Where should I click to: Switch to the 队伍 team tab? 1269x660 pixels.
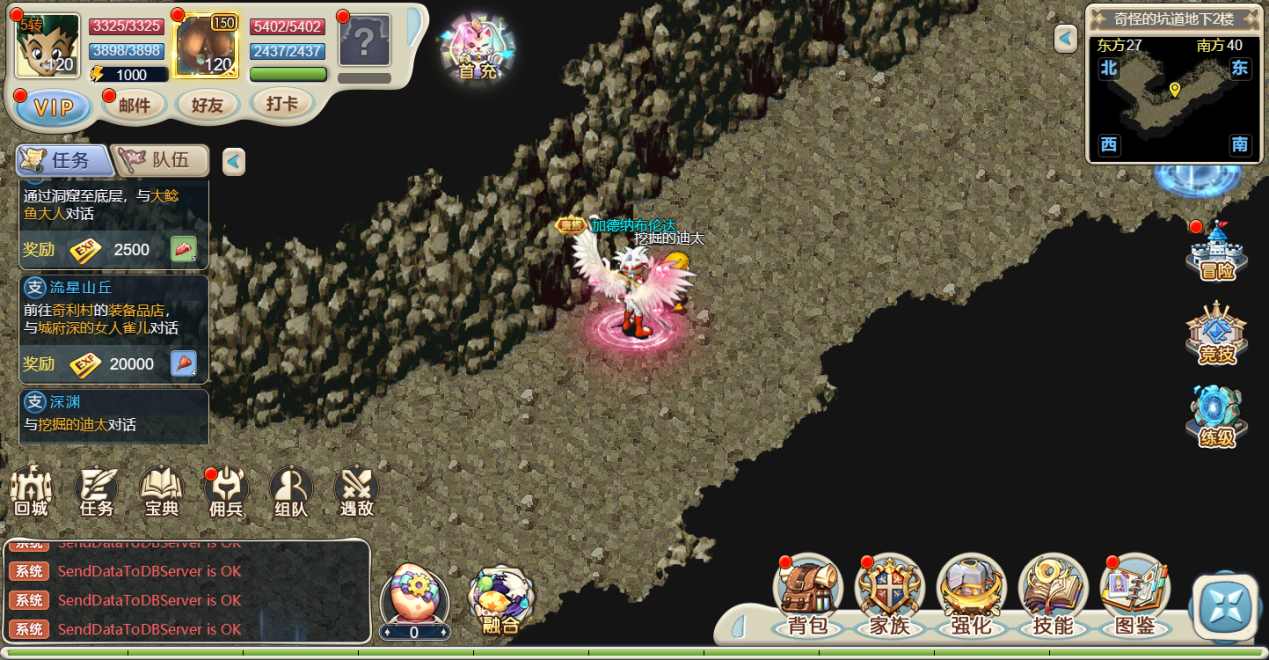tap(162, 160)
